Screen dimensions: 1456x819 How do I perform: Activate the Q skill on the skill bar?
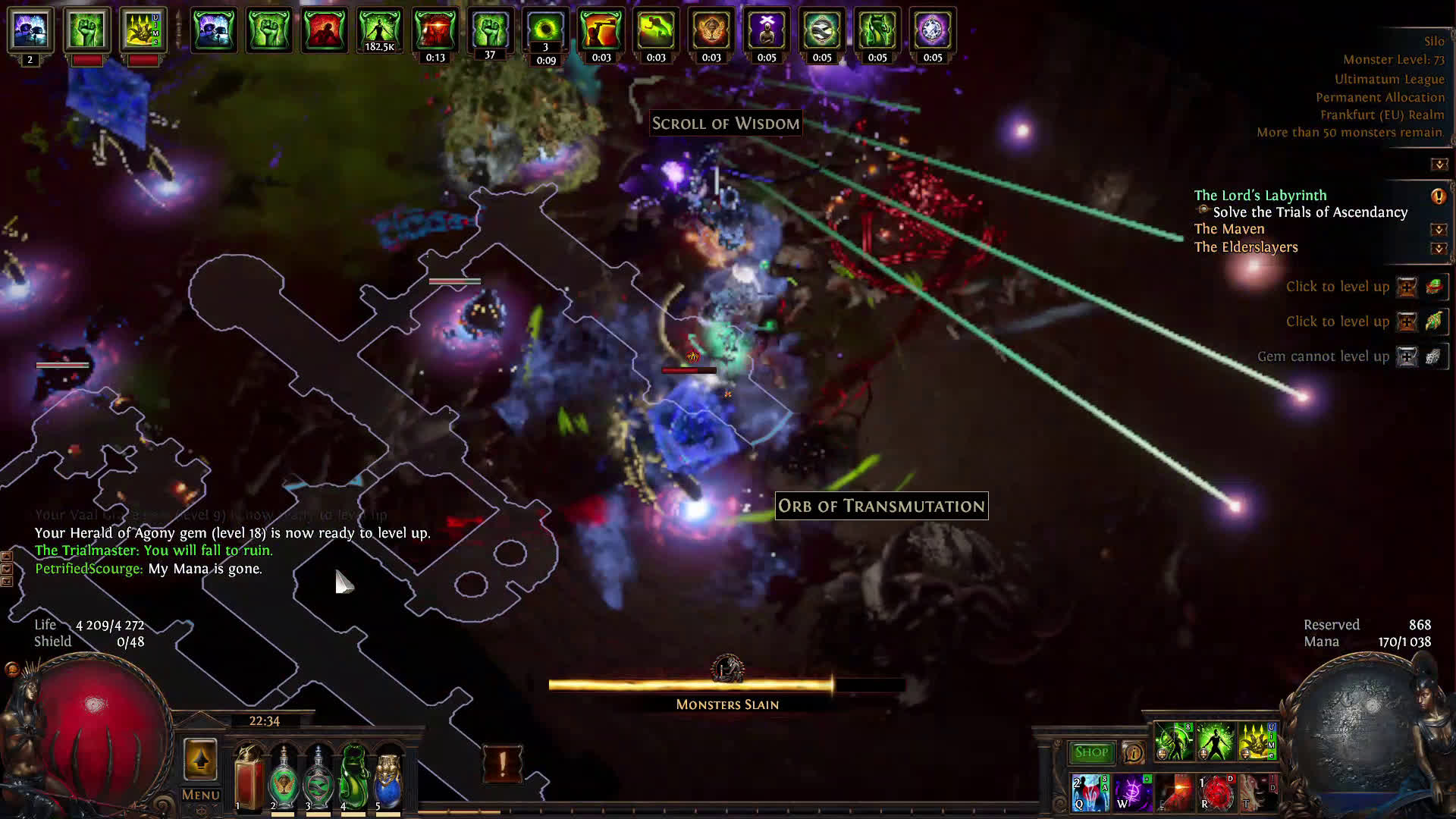(x=1090, y=792)
